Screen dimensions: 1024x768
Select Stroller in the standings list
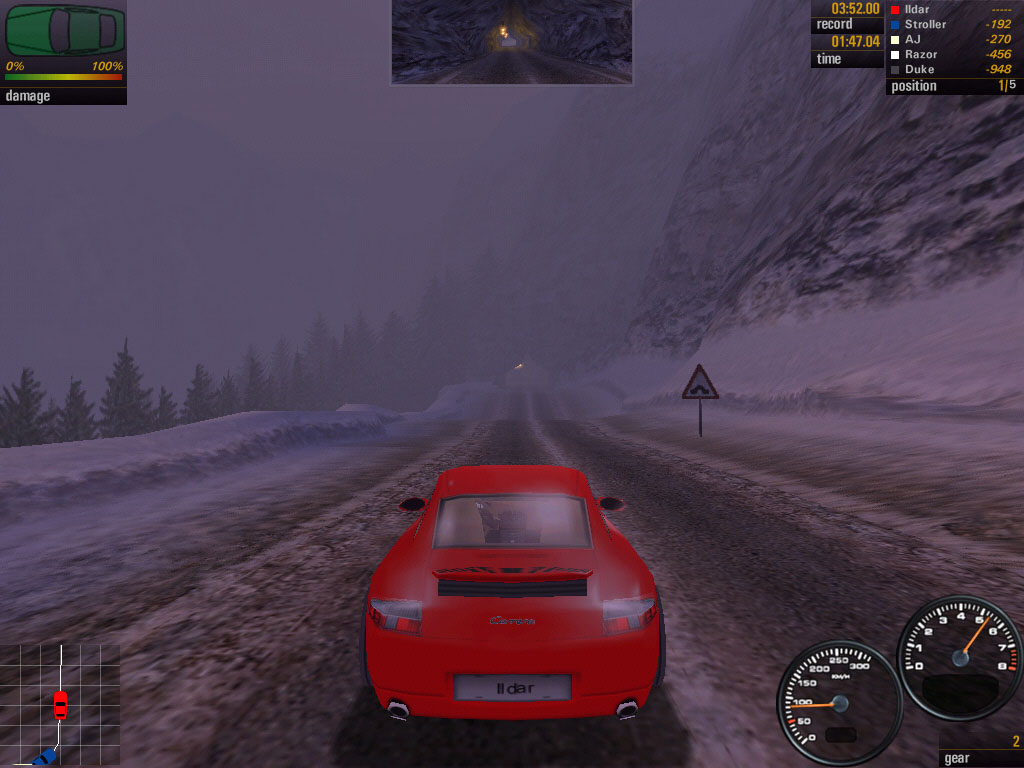coord(925,24)
